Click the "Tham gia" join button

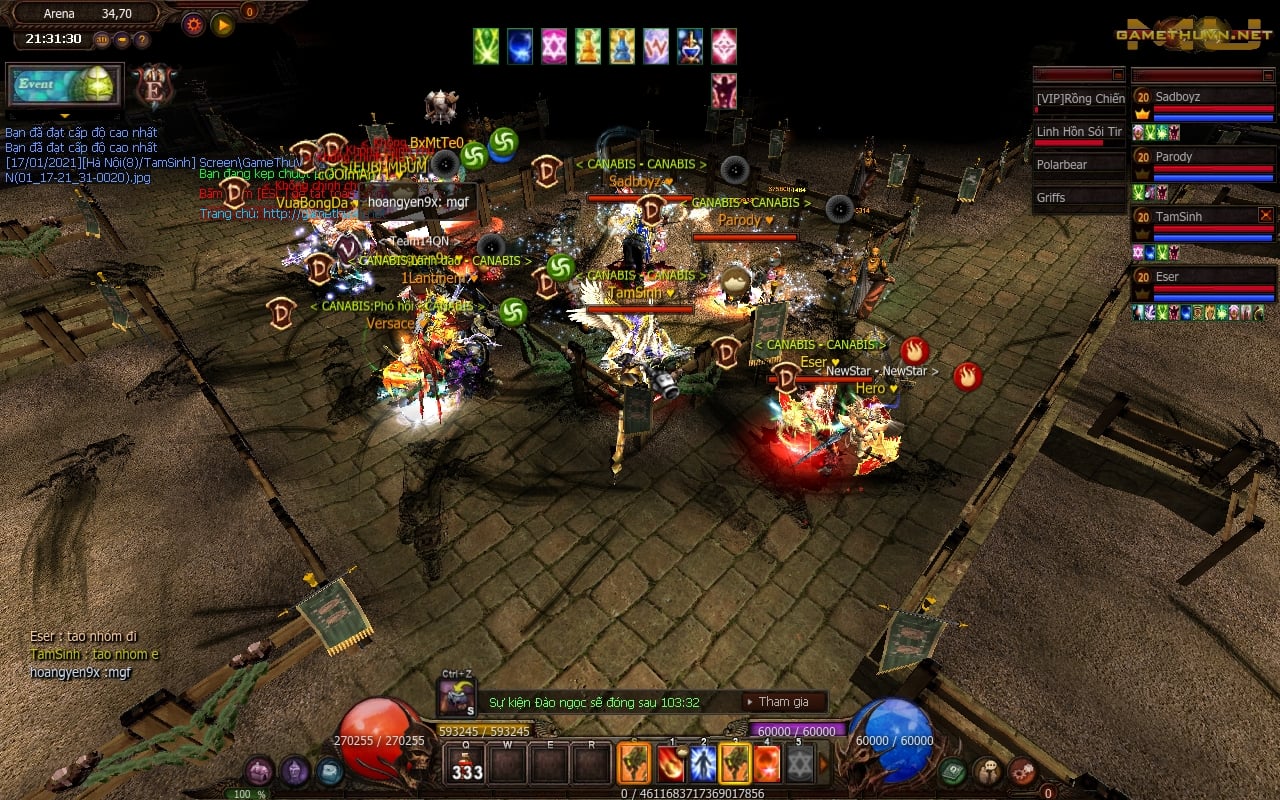[x=784, y=702]
